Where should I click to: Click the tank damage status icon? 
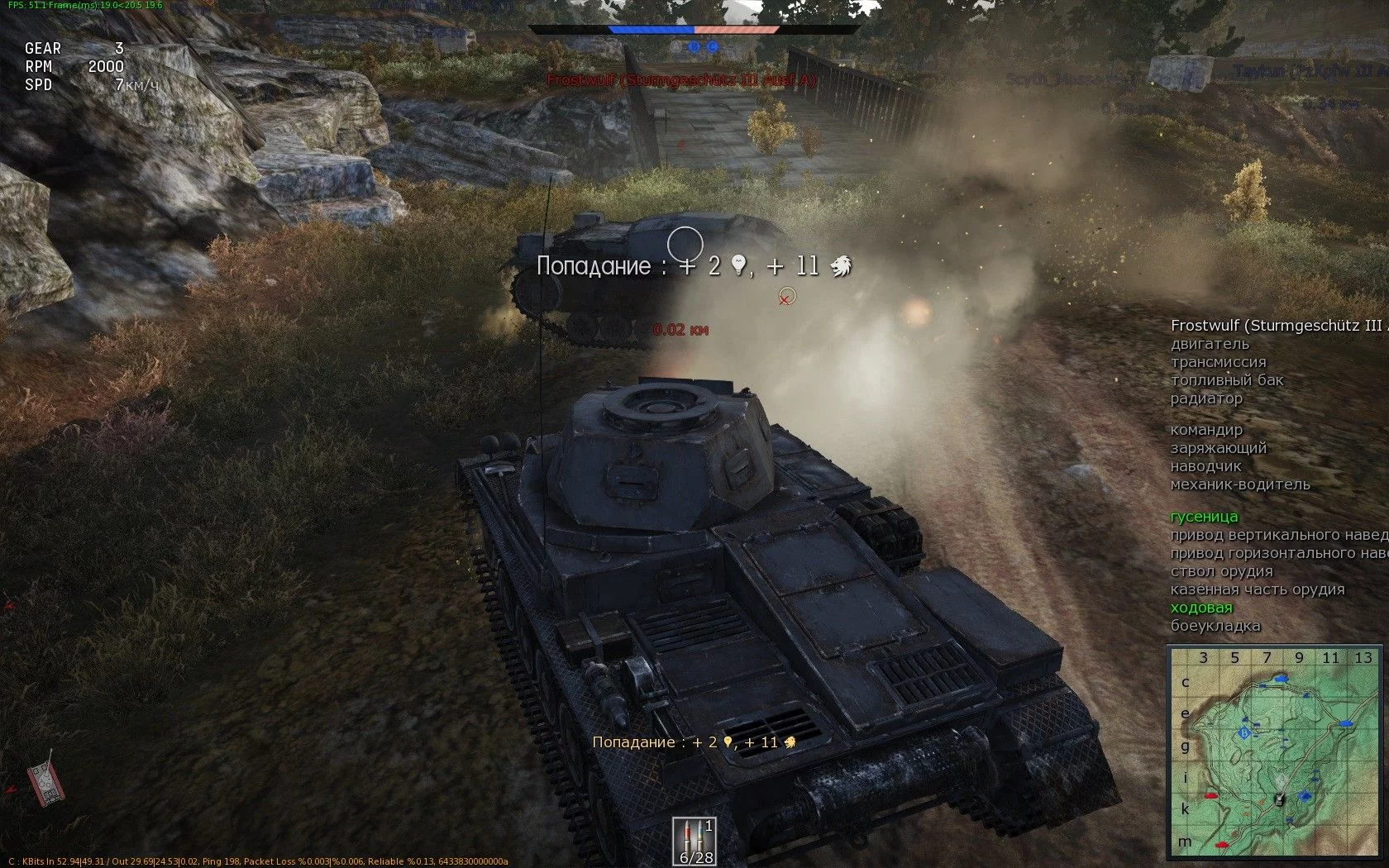click(x=45, y=778)
